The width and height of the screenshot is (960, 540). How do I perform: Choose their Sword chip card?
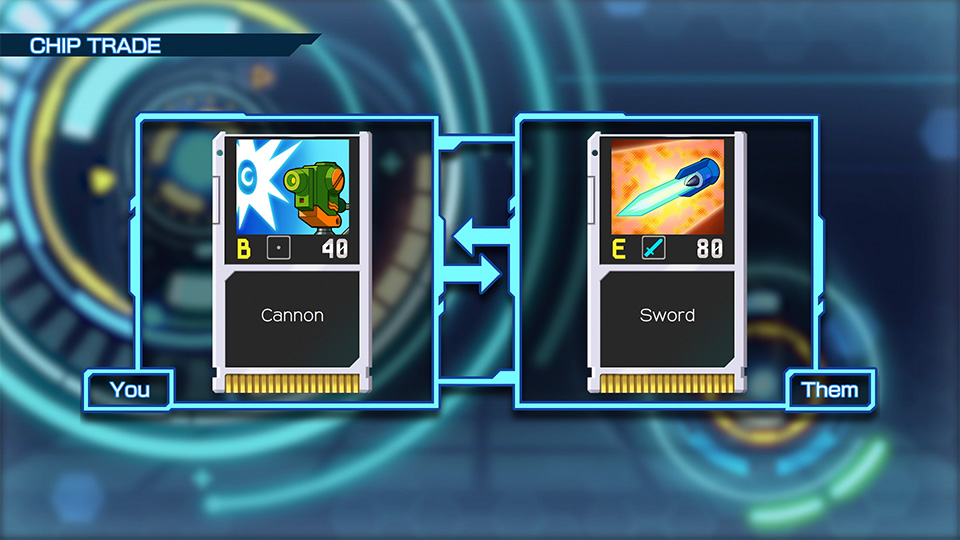667,262
